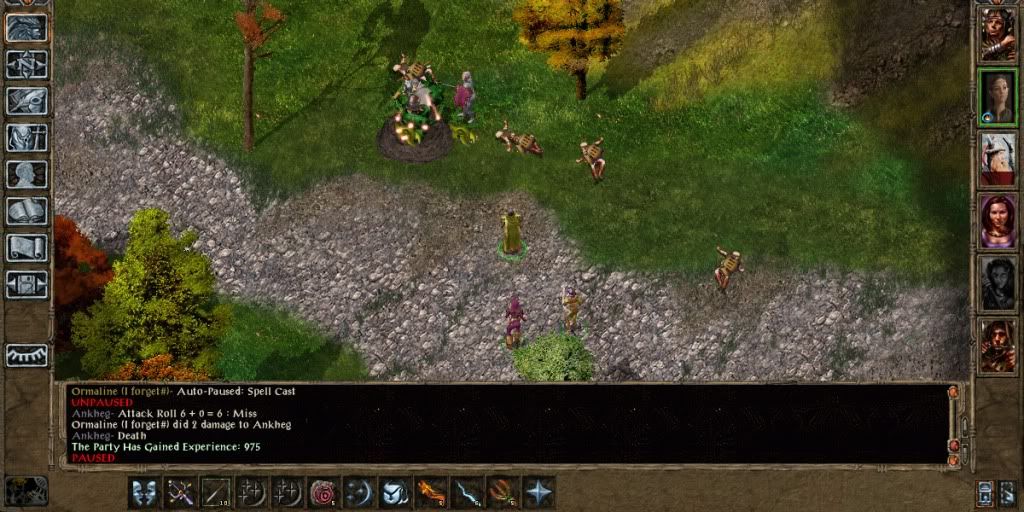This screenshot has width=1024, height=512.
Task: Select the dark hooded character portrait
Action: click(x=997, y=282)
